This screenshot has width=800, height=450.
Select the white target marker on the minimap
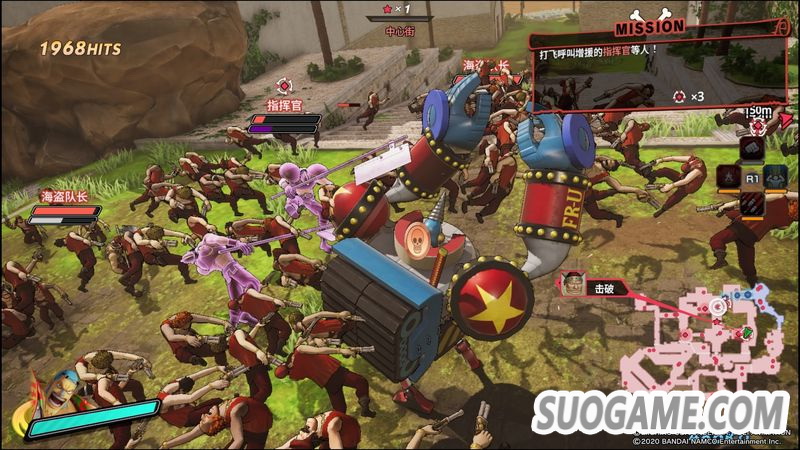click(717, 306)
